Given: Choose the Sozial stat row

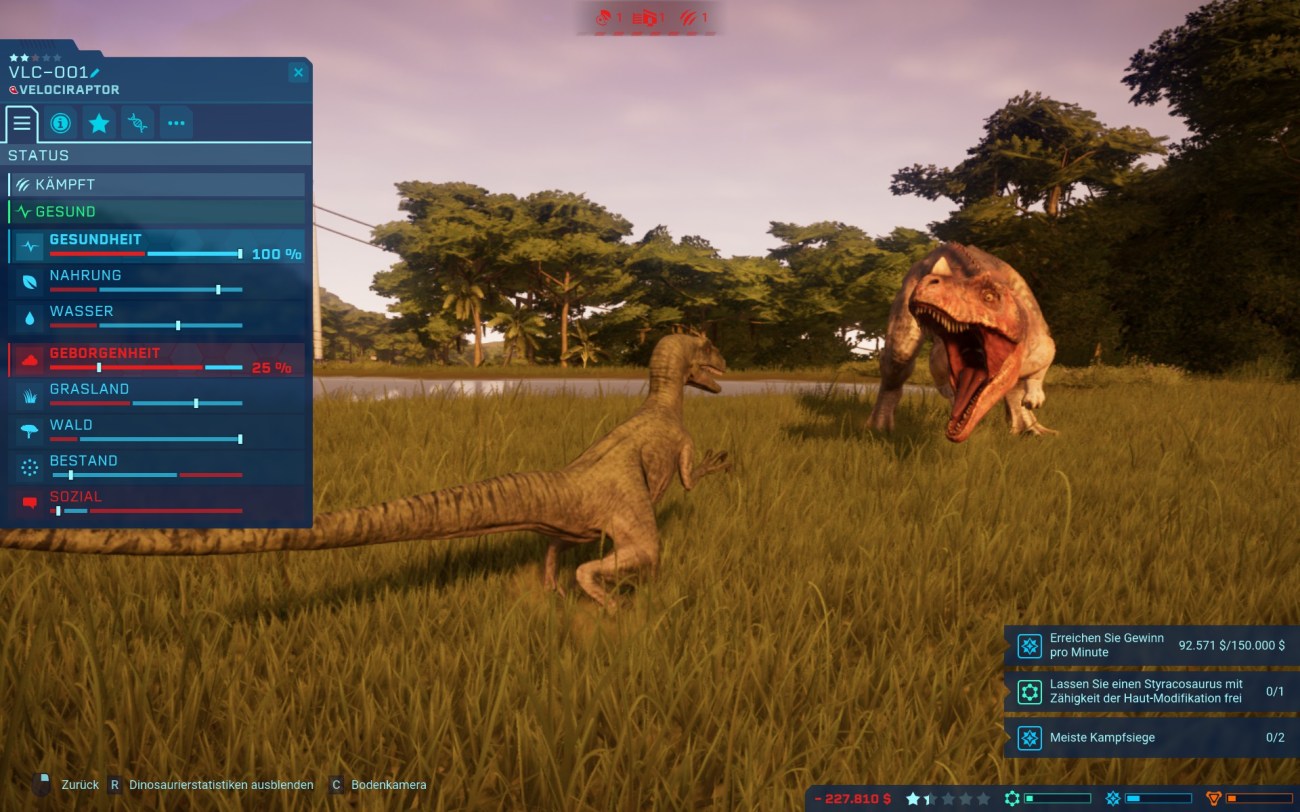Looking at the screenshot, I should pyautogui.click(x=156, y=502).
